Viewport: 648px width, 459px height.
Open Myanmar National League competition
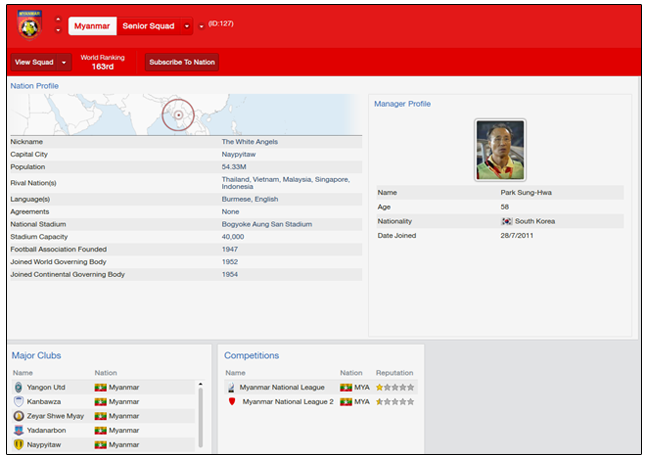click(x=283, y=387)
